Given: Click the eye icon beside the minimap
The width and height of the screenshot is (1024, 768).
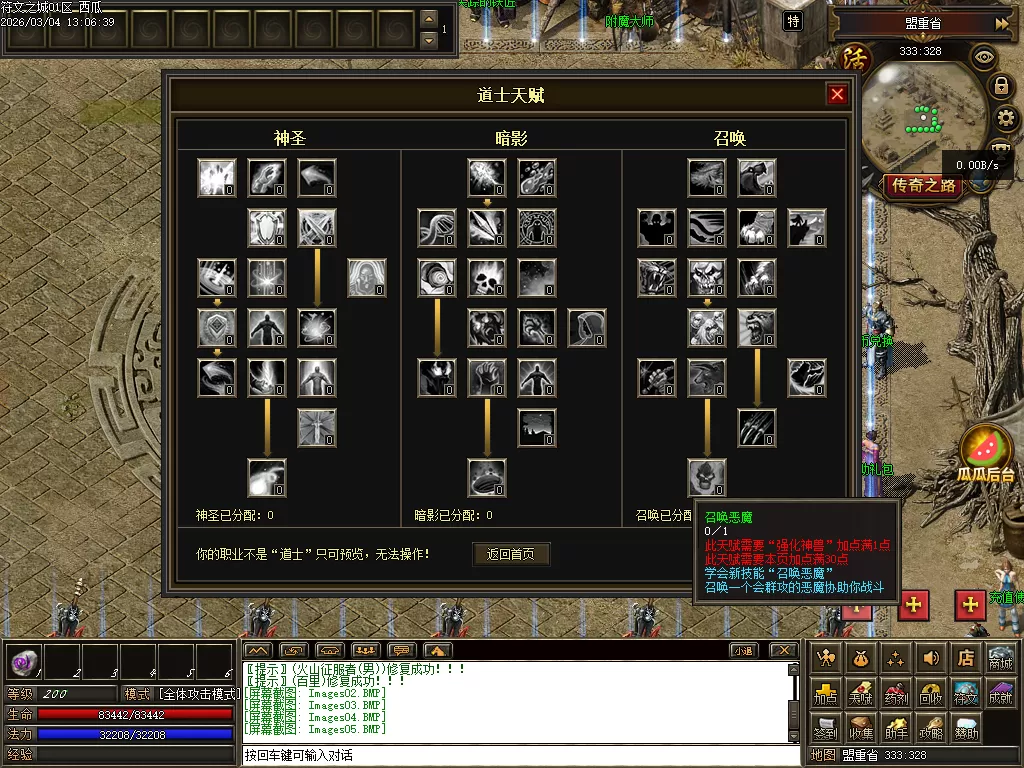Looking at the screenshot, I should coord(984,57).
